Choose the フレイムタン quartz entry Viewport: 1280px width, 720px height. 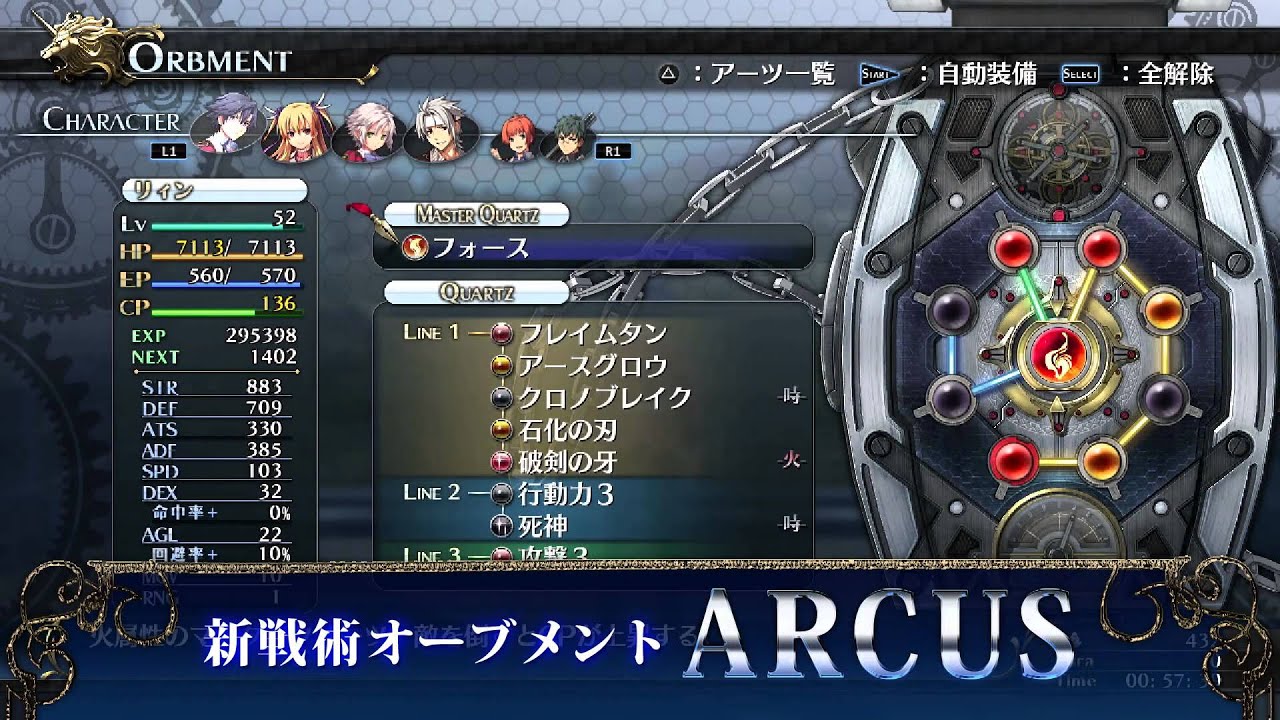coord(592,333)
